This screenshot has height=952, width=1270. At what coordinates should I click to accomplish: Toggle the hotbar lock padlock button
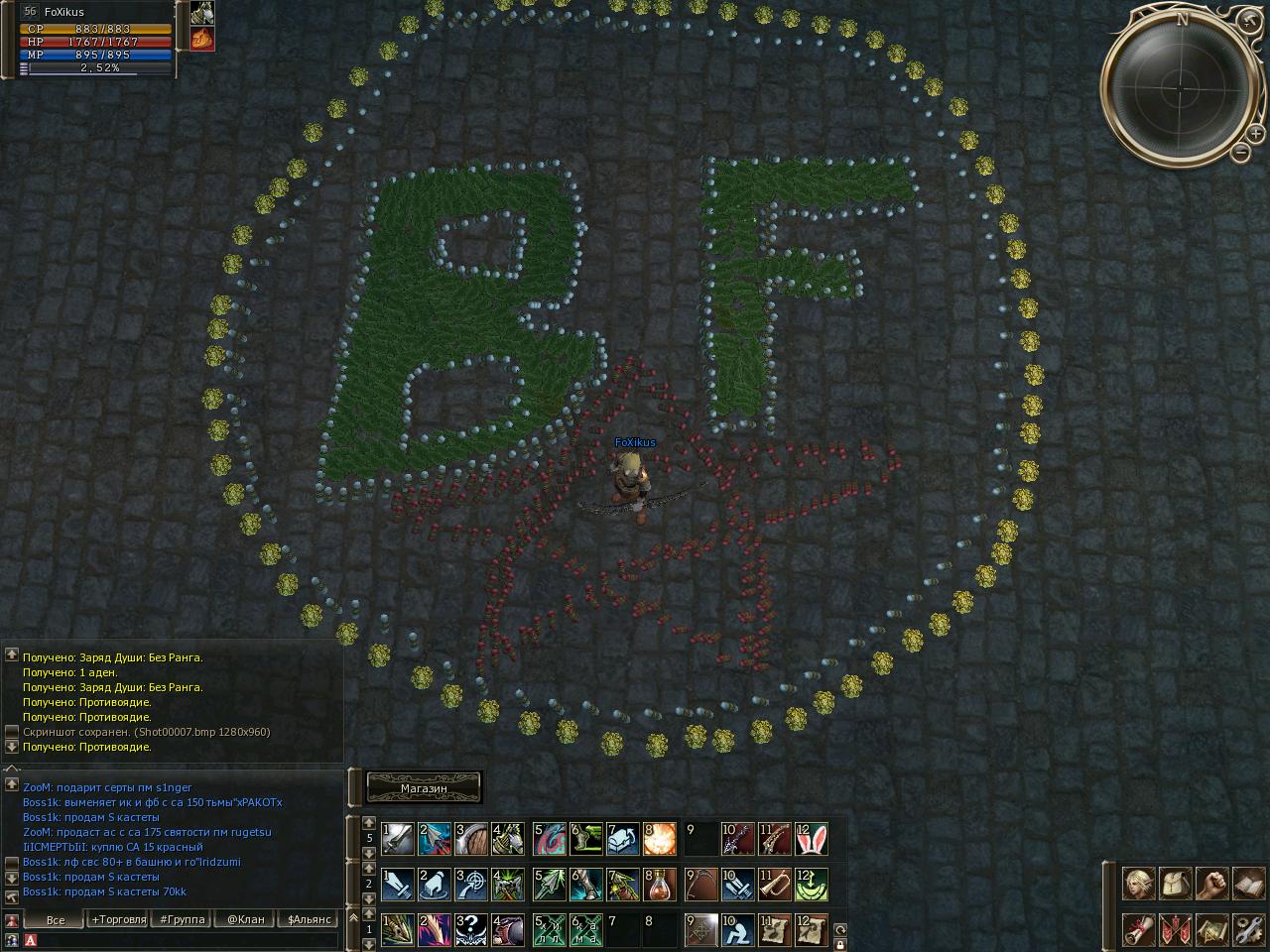[840, 945]
